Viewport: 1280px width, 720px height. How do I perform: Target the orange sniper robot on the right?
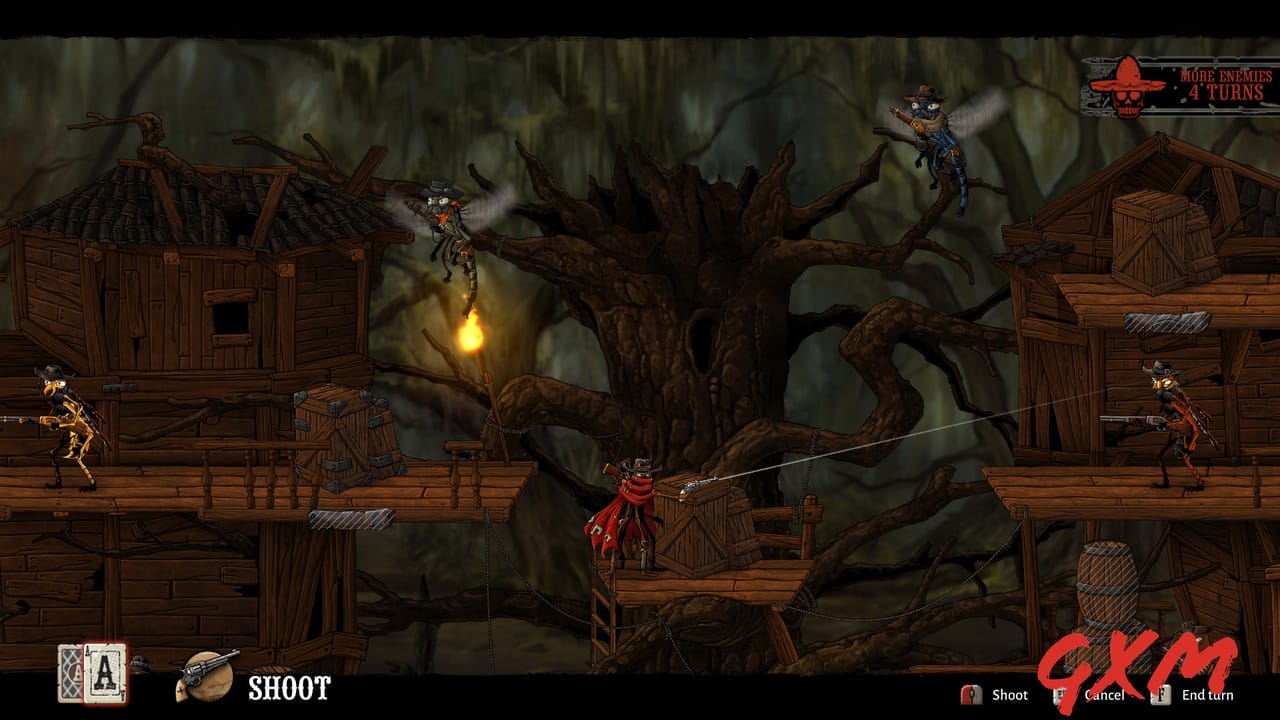(x=1180, y=420)
